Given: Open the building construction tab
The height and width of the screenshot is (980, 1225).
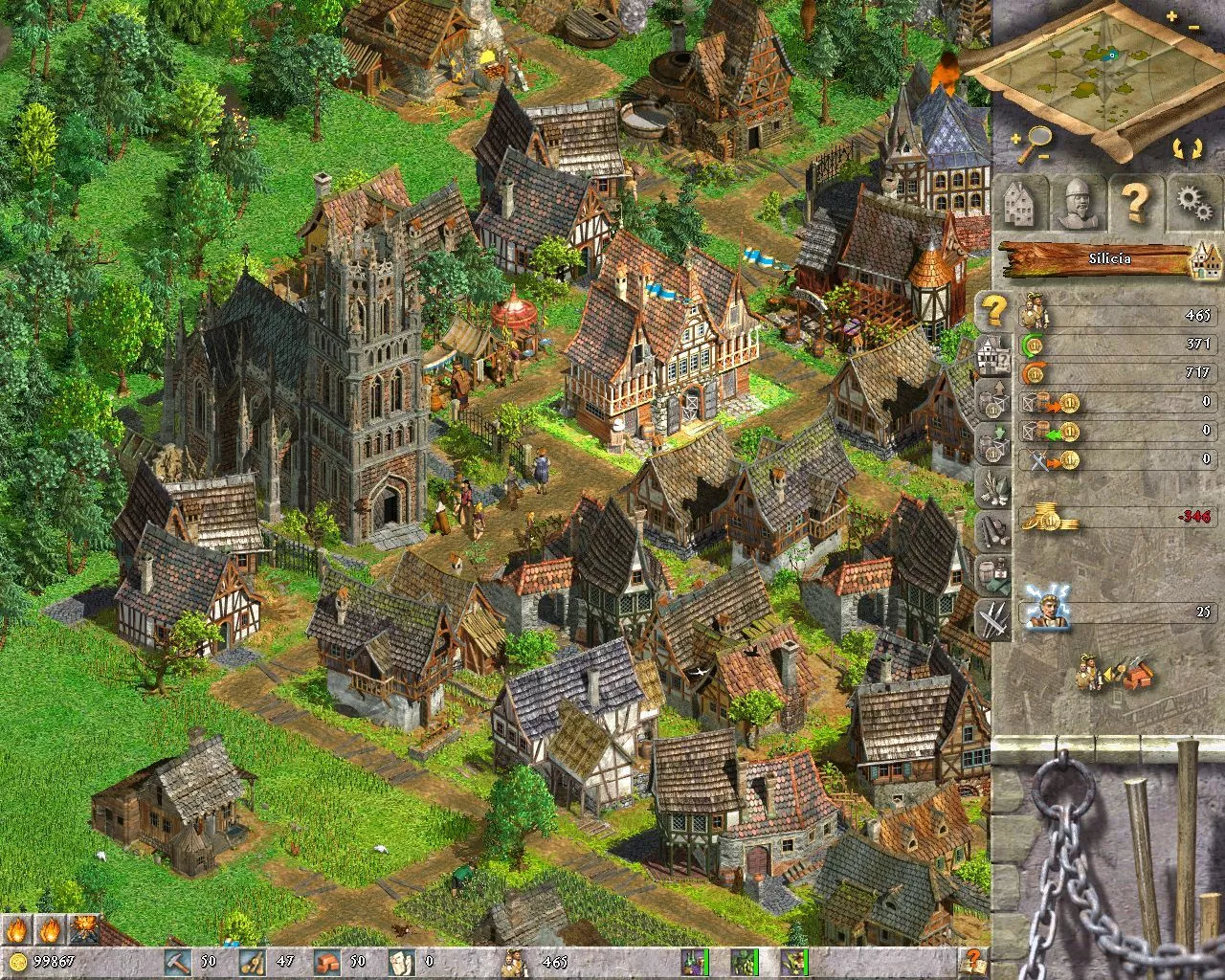Looking at the screenshot, I should pyautogui.click(x=1021, y=203).
